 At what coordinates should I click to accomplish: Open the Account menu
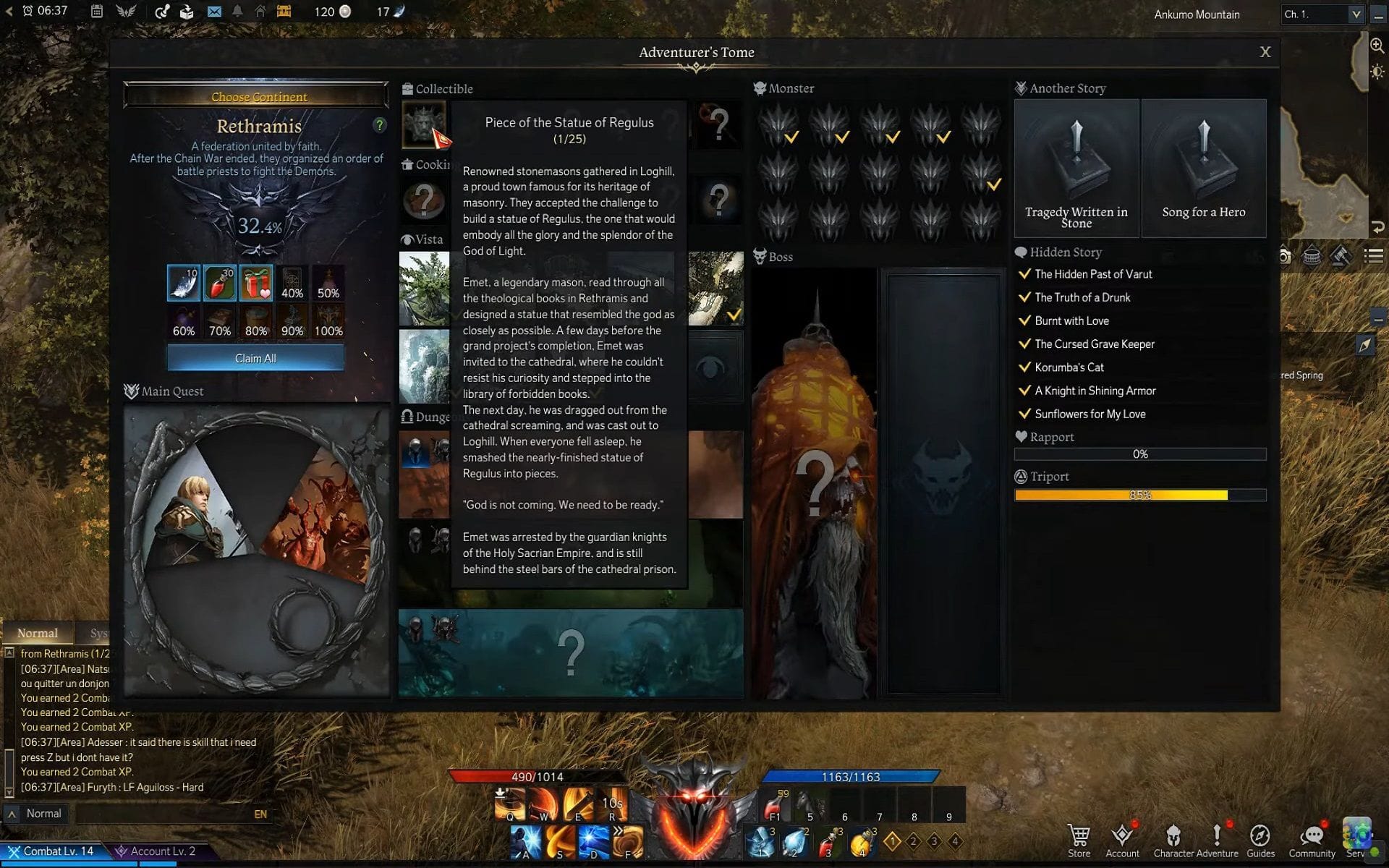pos(1122,841)
